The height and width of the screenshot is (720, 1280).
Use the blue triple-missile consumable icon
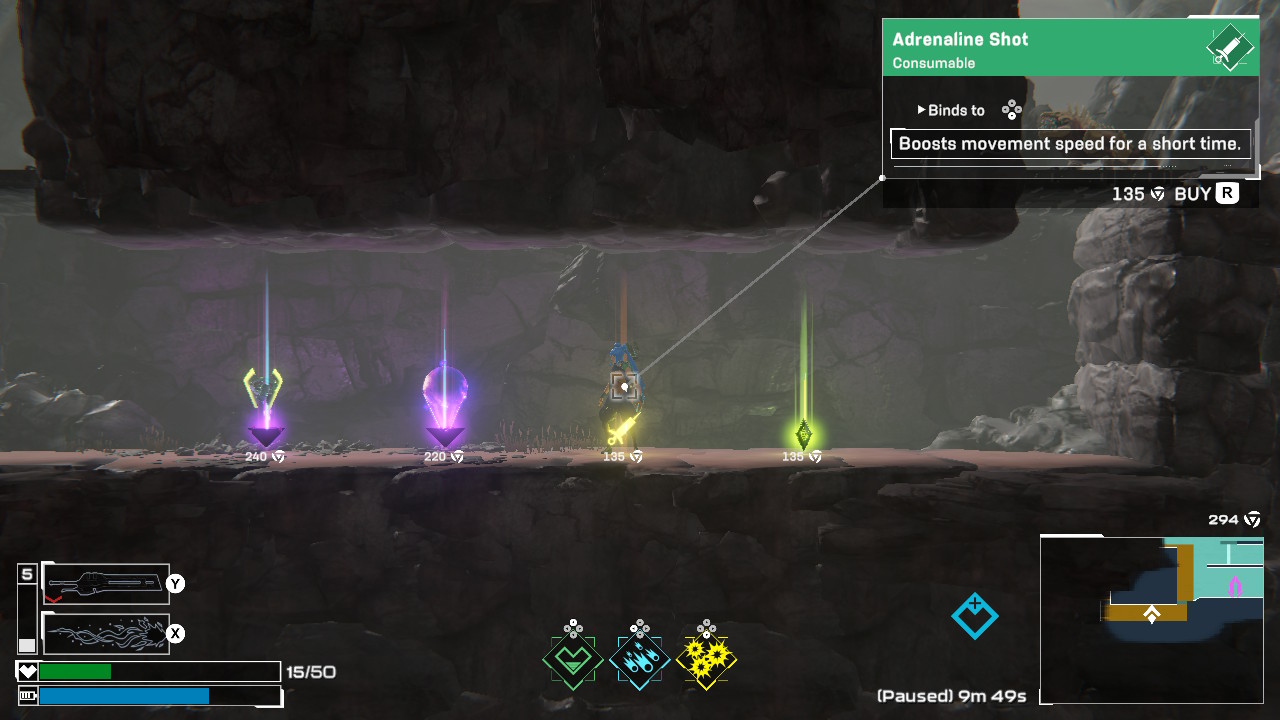point(640,660)
